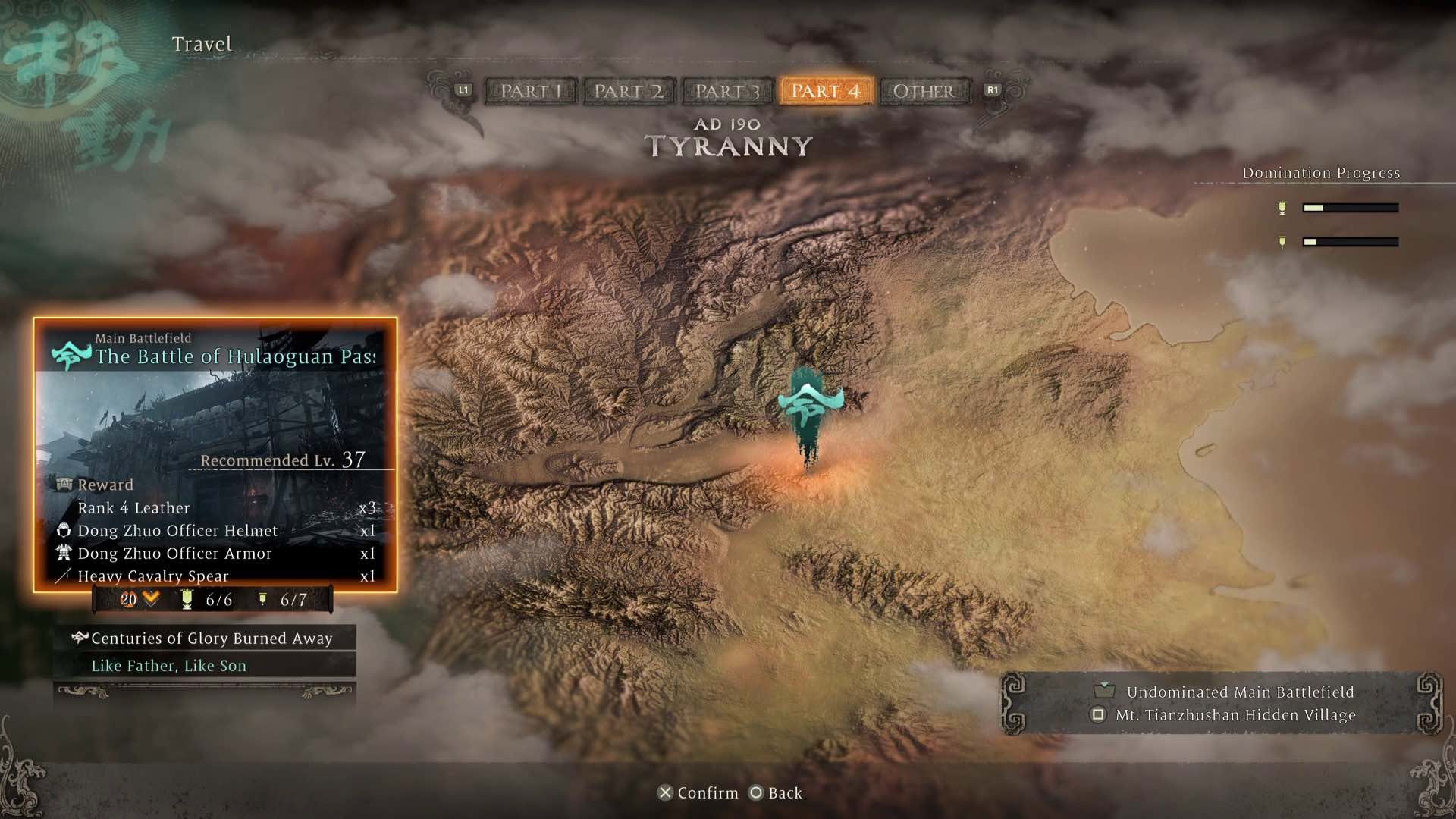Choose Centuries of Glory Burned Away mission

tap(205, 639)
